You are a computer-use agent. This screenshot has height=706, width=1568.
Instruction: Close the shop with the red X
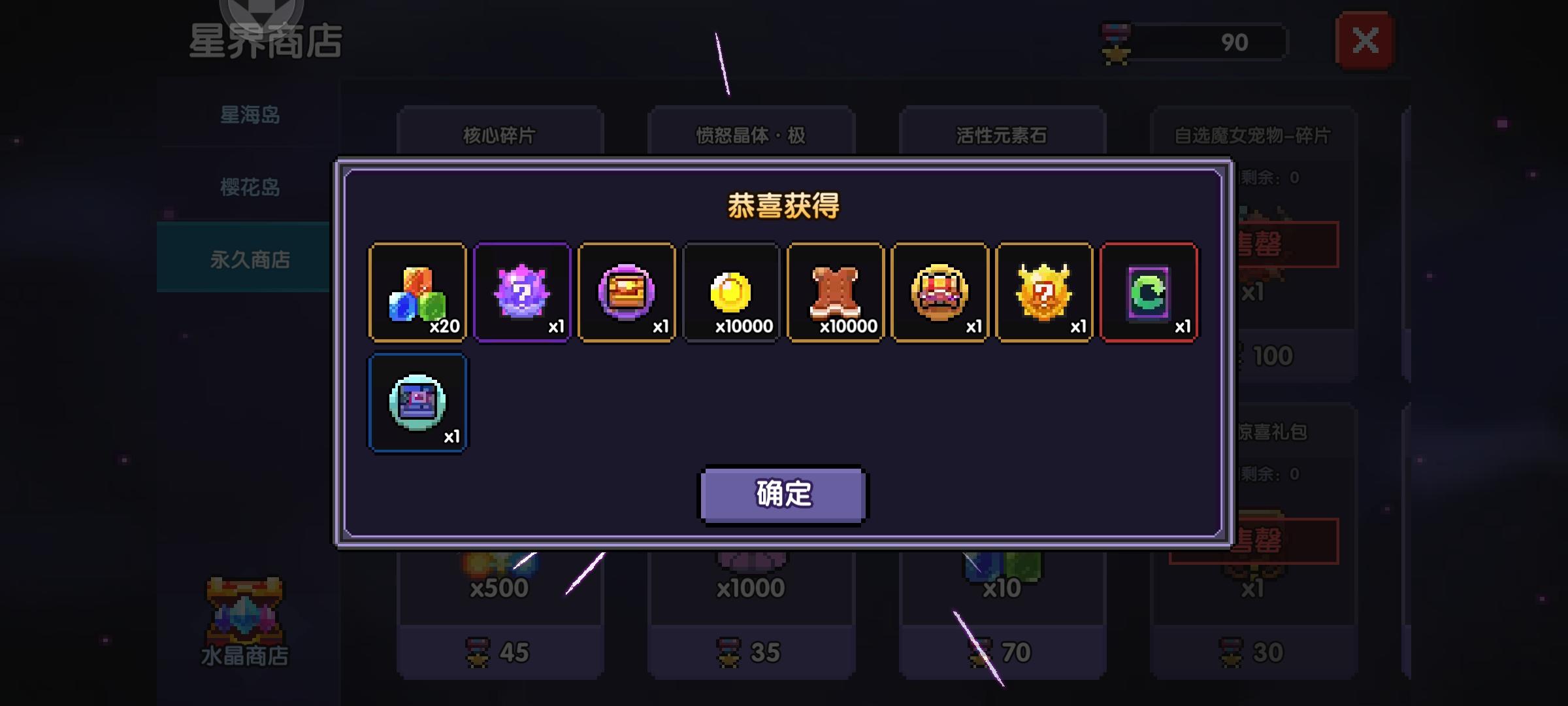click(1366, 41)
